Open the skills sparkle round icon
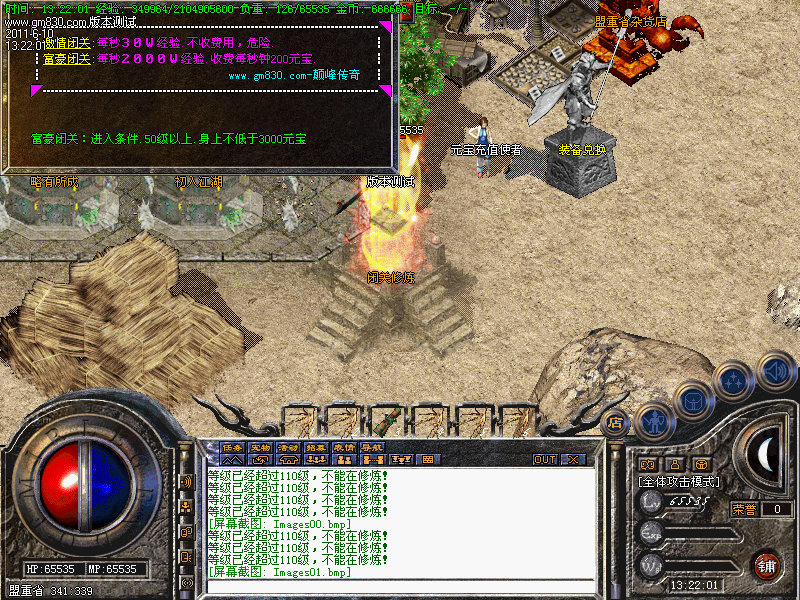The image size is (800, 600). [x=735, y=381]
